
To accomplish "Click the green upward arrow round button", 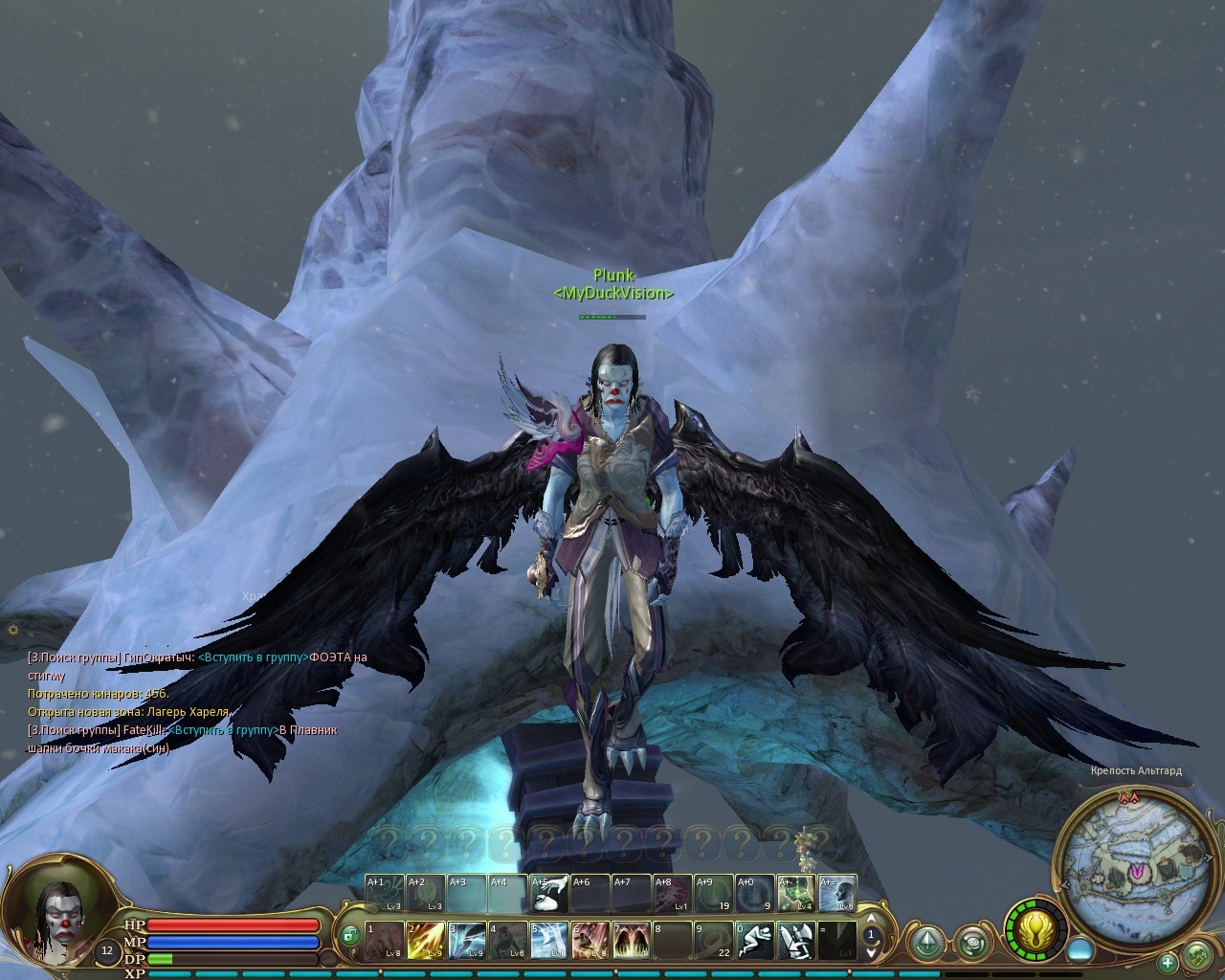I will 926,943.
